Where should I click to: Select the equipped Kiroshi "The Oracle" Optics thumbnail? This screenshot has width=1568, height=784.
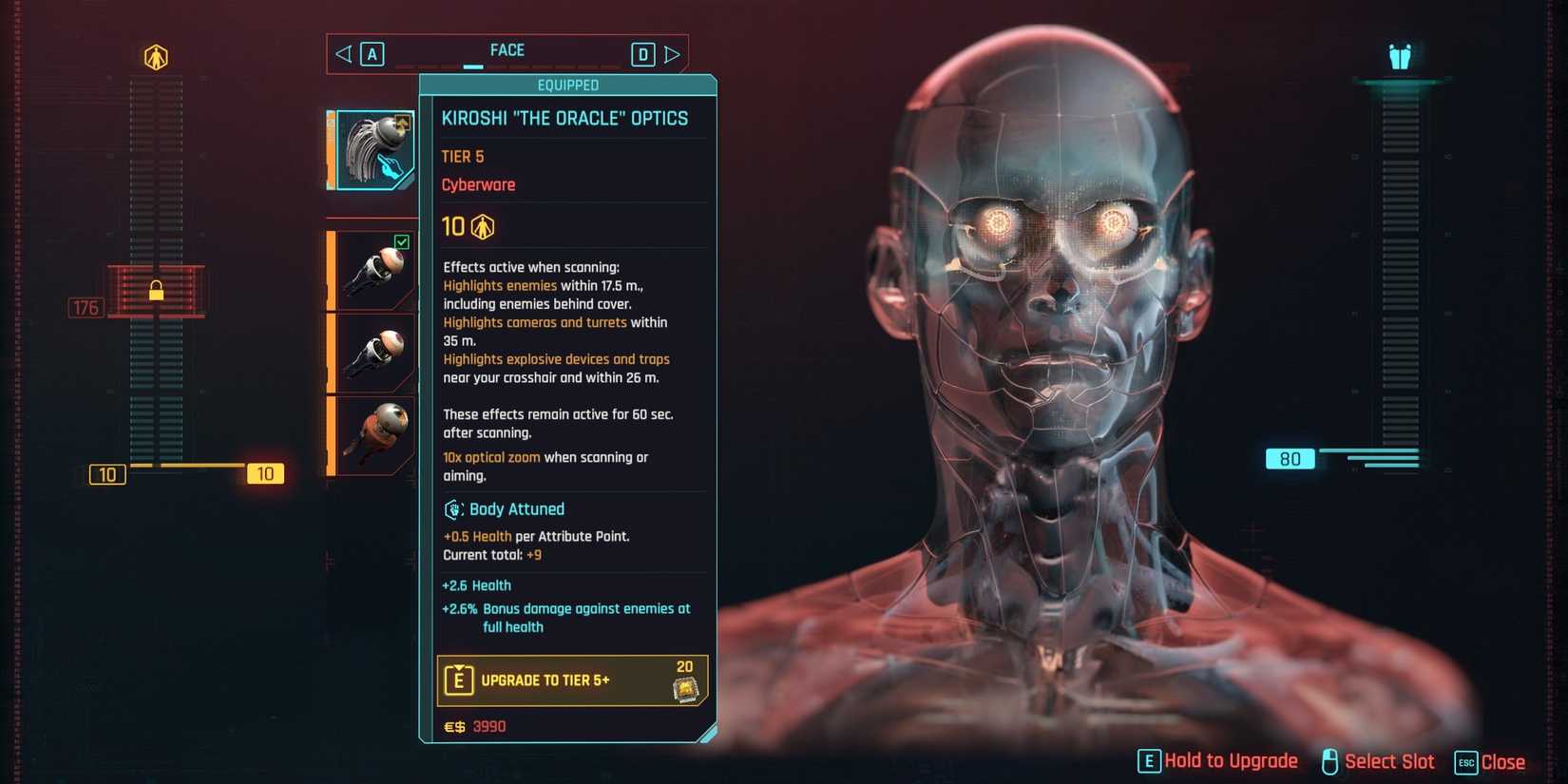[373, 148]
